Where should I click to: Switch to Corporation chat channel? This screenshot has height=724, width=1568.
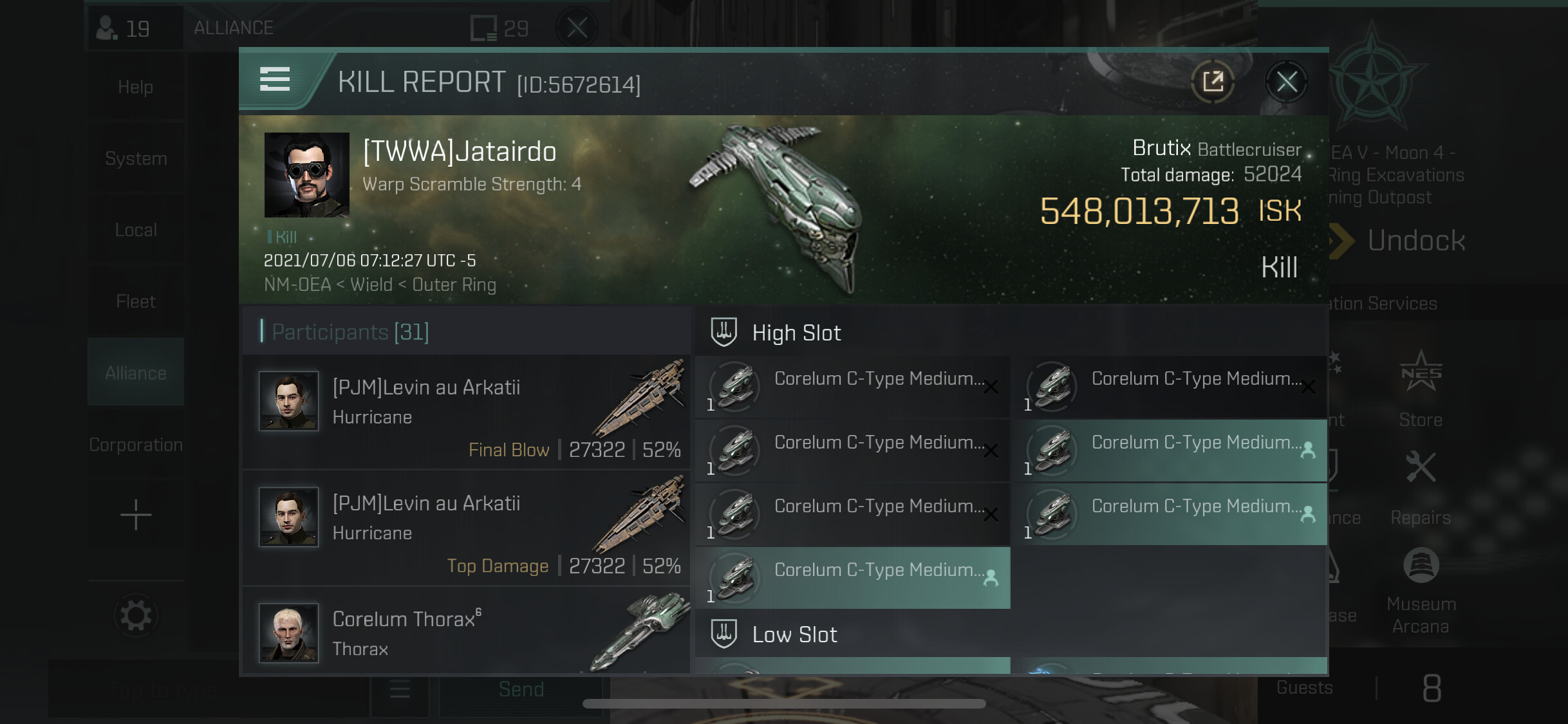tap(136, 445)
